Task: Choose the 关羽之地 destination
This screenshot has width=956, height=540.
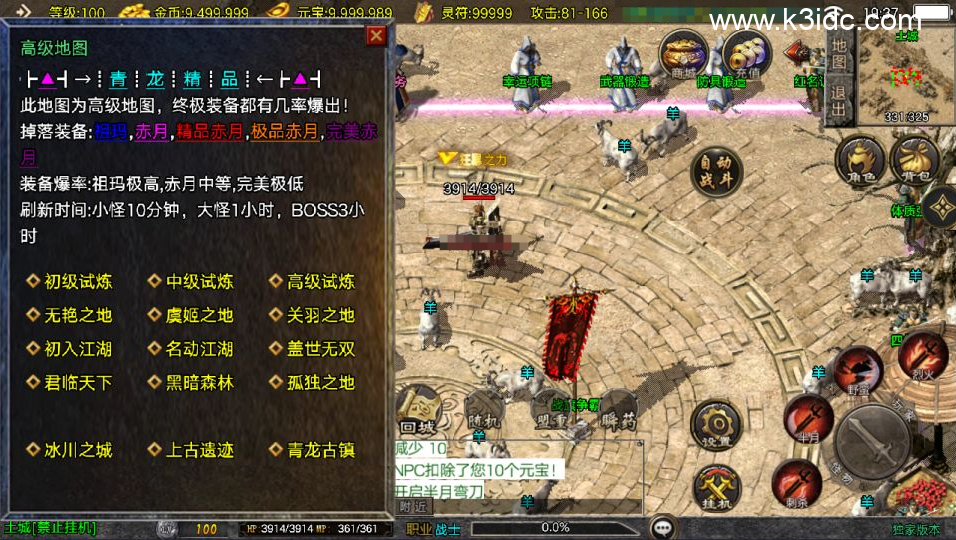Action: pyautogui.click(x=320, y=315)
